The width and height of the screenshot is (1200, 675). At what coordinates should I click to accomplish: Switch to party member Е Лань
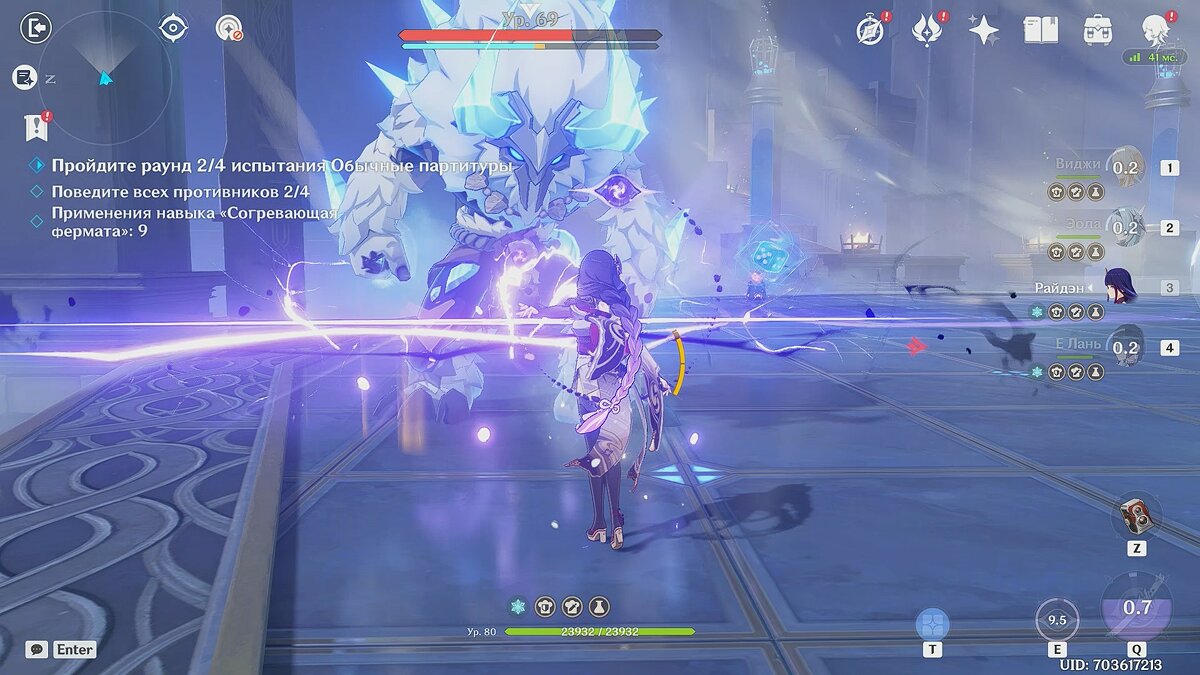point(1125,348)
